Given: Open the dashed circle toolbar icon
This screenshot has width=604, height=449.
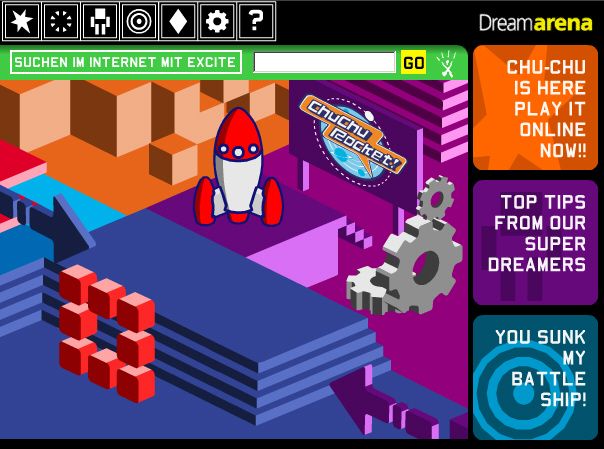Looking at the screenshot, I should [x=60, y=19].
